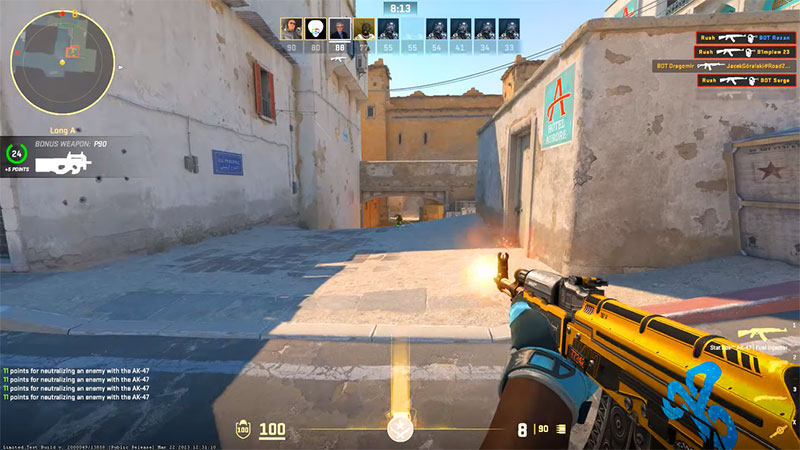Select the B1mplew 23 kill feed entry
800x450 pixels.
click(744, 52)
